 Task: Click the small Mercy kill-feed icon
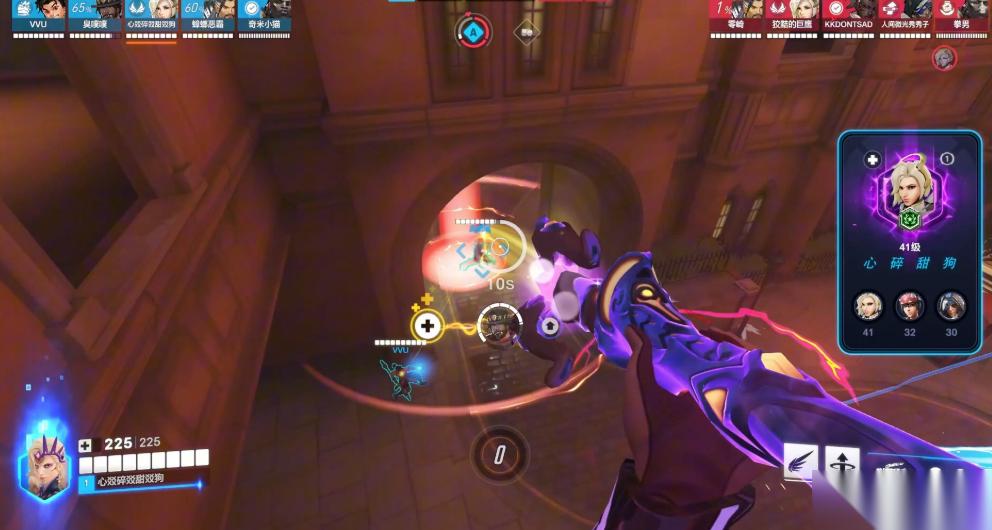click(x=943, y=58)
